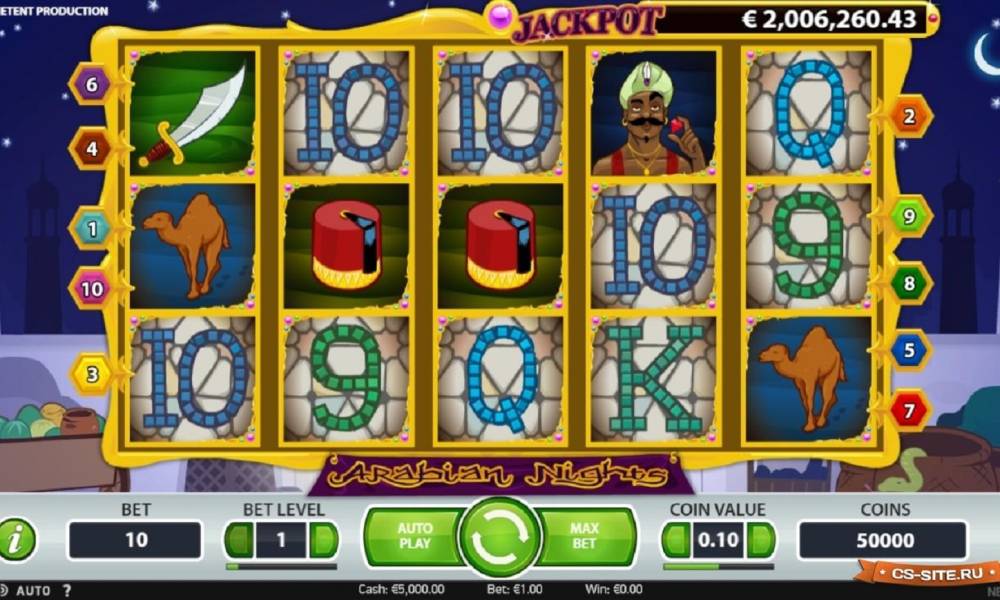Select payline 9 marker
Image resolution: width=1000 pixels, height=600 pixels.
pos(909,215)
